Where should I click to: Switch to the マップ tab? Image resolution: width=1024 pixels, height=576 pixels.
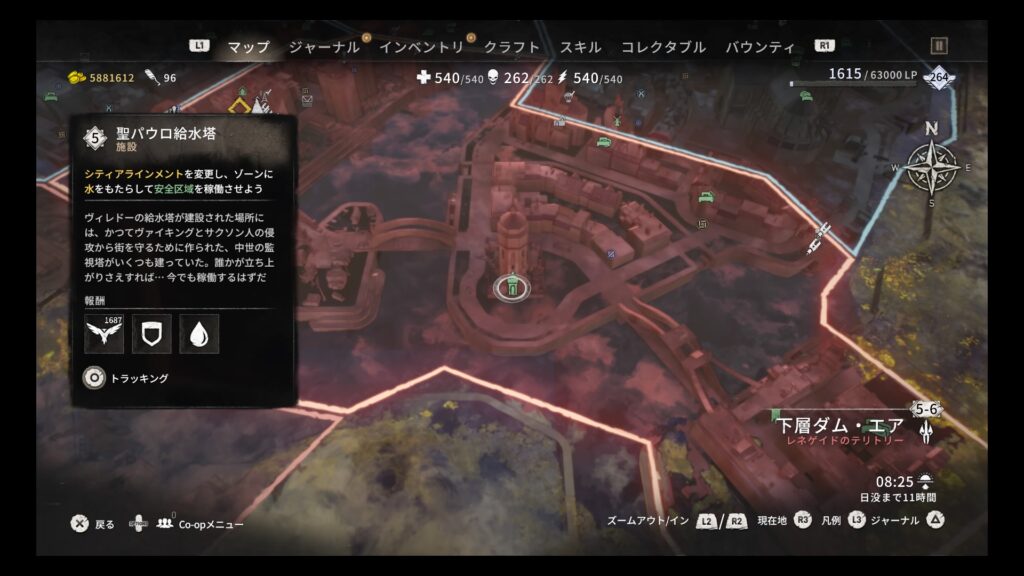[x=248, y=47]
